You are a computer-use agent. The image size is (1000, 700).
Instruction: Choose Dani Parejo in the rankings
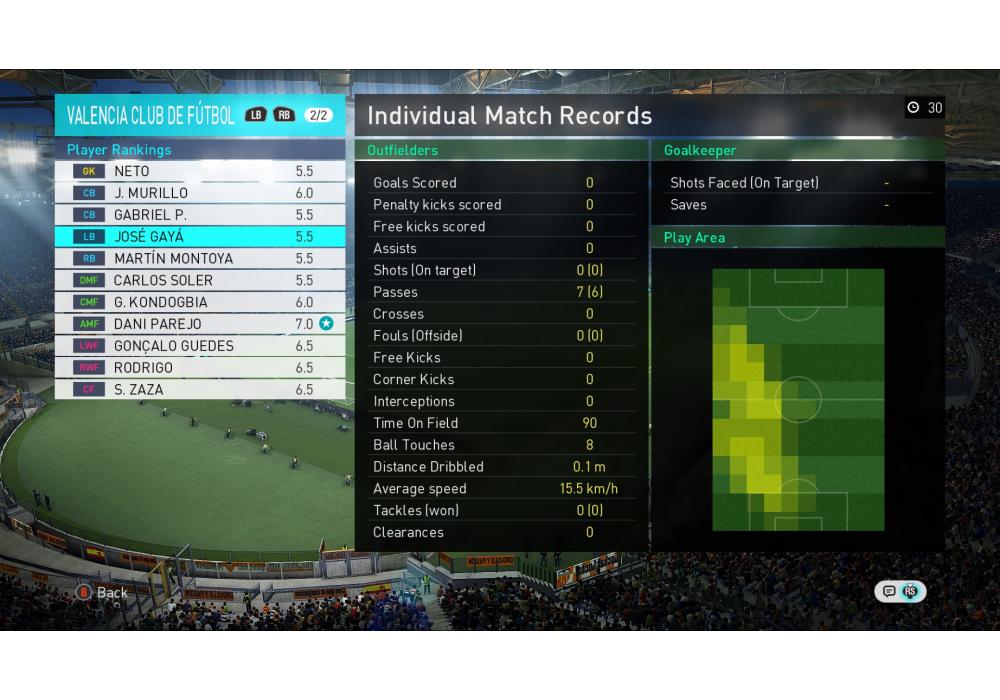(200, 324)
